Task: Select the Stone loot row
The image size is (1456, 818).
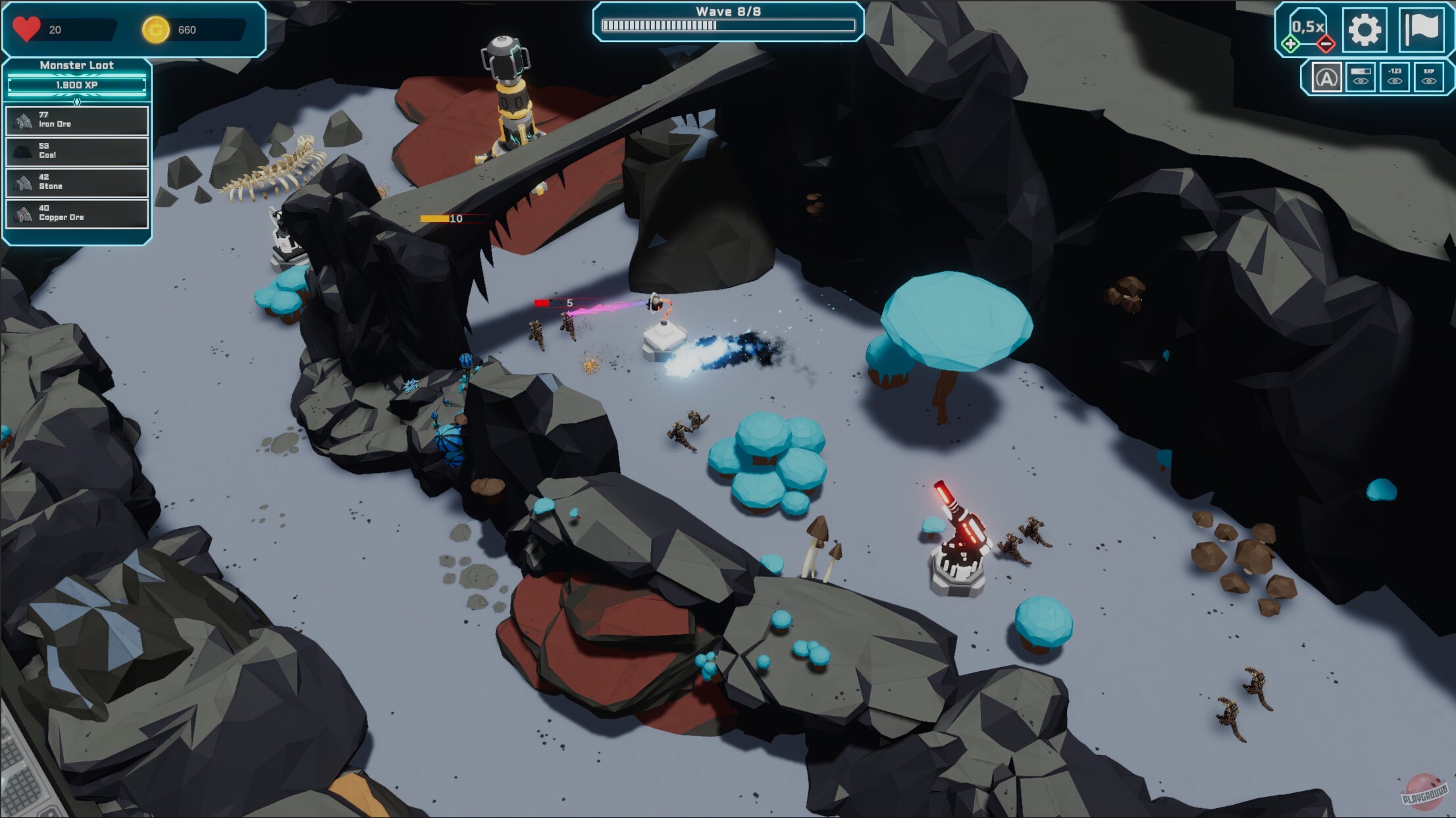Action: tap(77, 182)
